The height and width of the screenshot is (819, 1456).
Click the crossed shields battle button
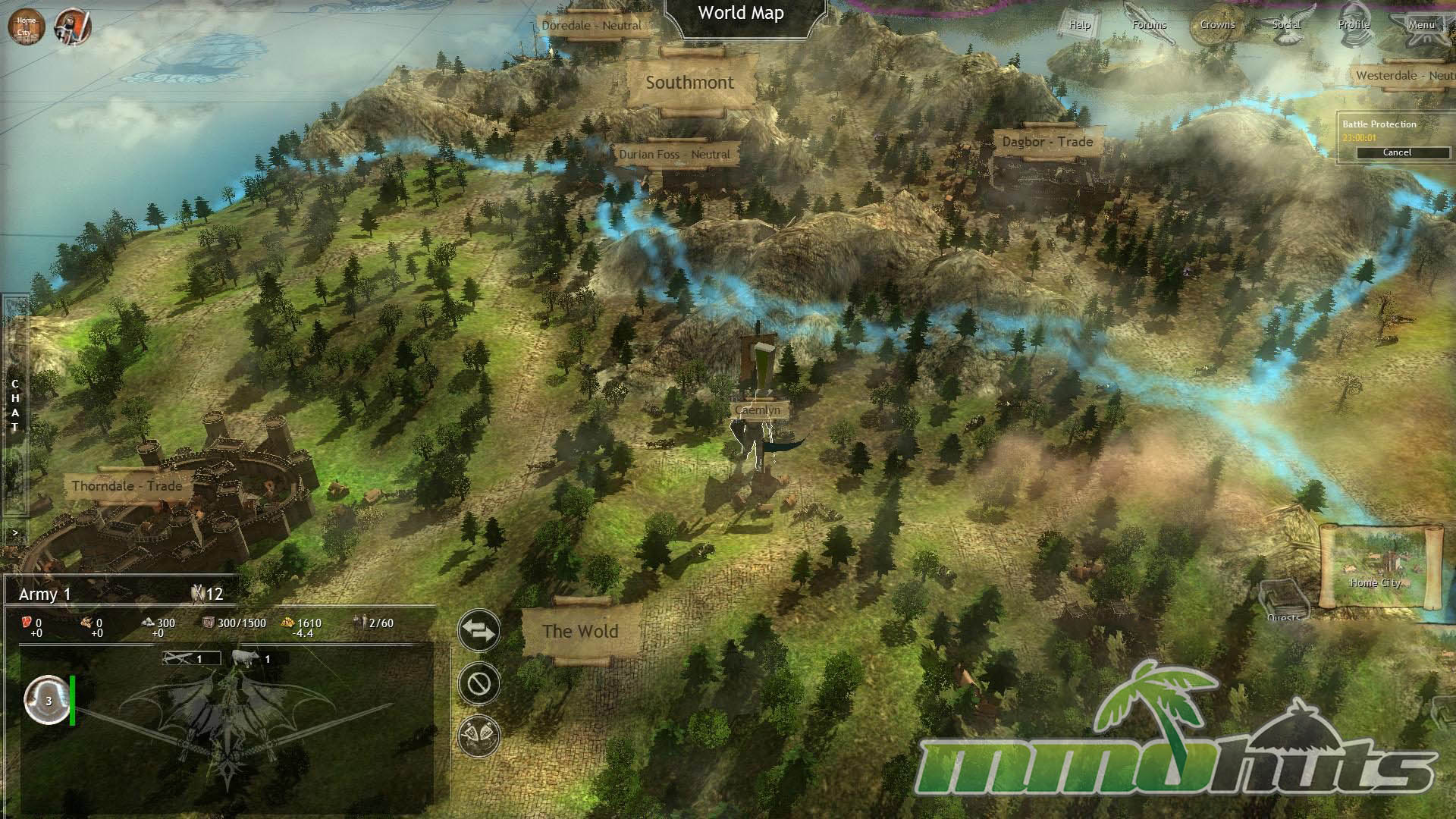479,736
